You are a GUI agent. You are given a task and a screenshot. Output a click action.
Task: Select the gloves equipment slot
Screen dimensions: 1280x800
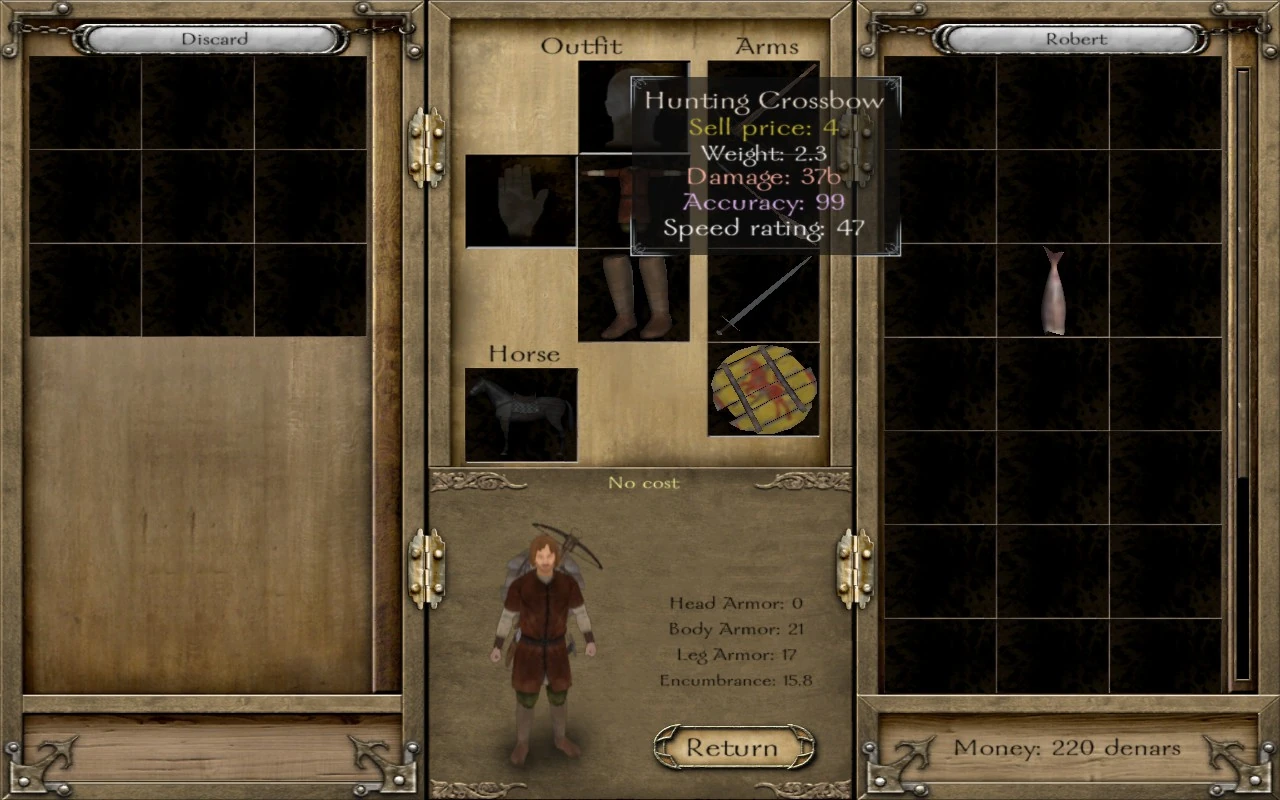point(520,200)
